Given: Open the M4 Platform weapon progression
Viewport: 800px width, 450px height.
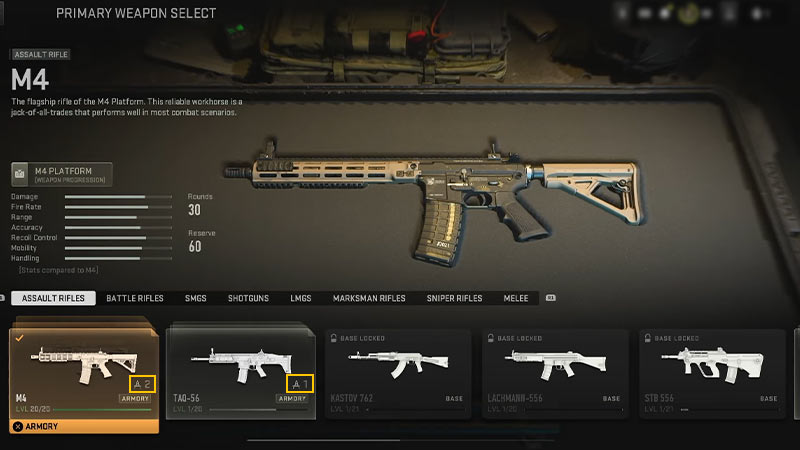Looking at the screenshot, I should (x=62, y=173).
